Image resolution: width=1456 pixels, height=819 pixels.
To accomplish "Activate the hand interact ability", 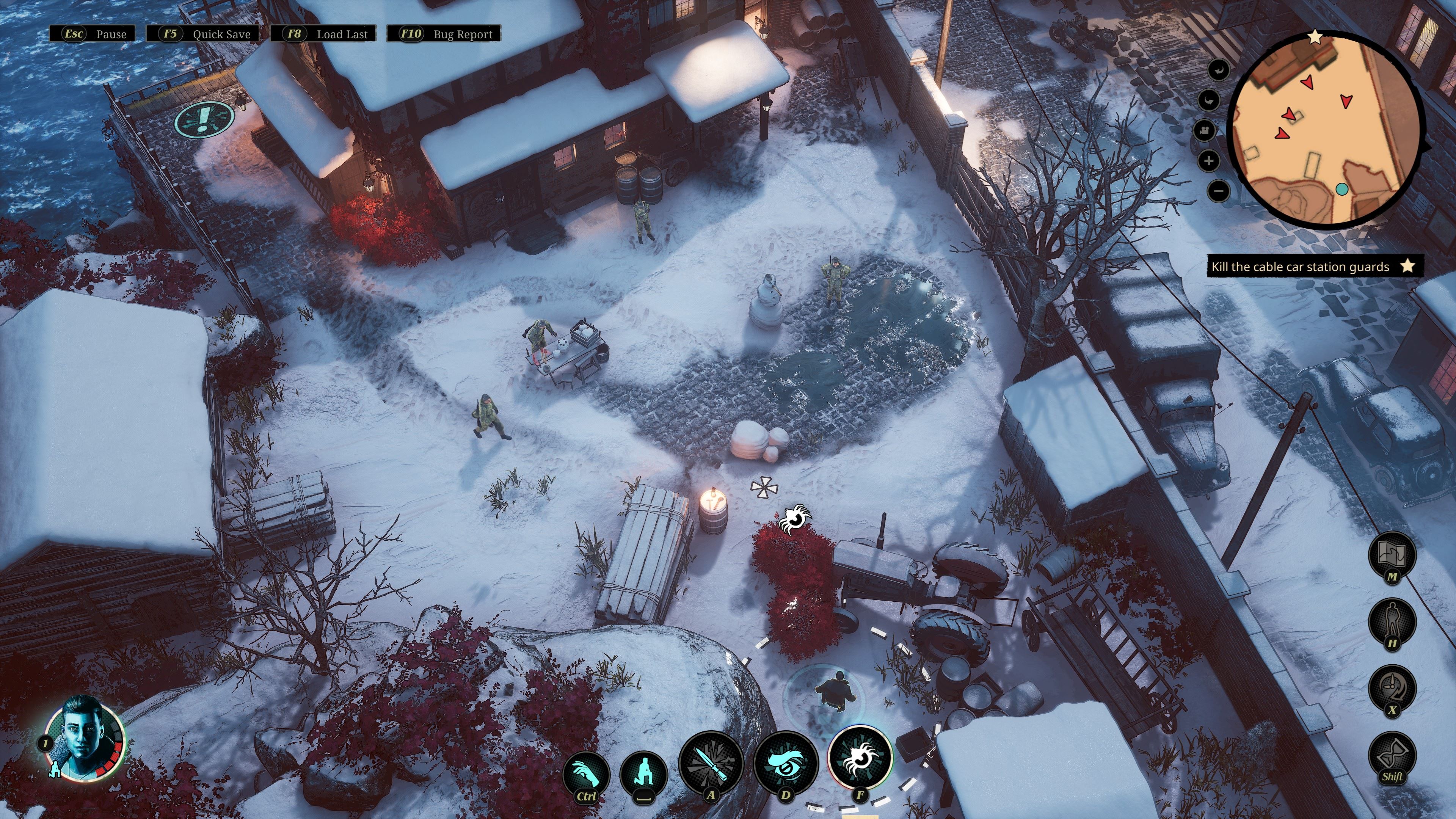I will [586, 773].
